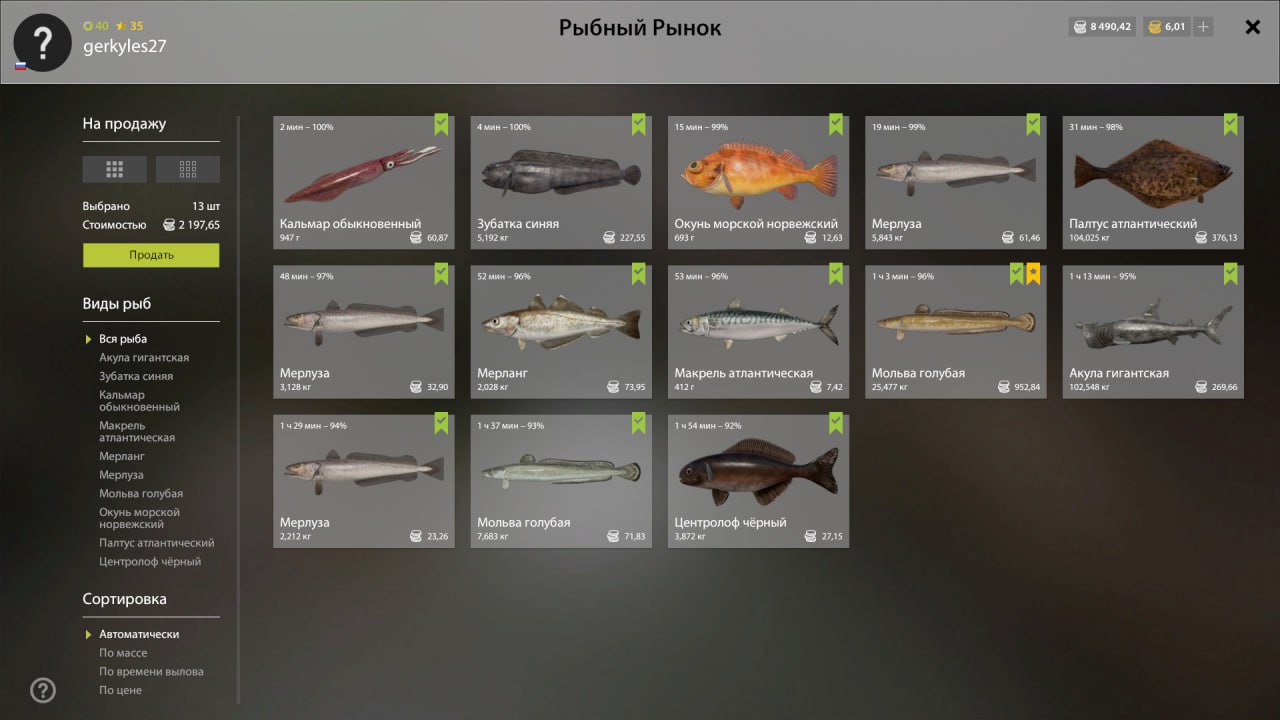The height and width of the screenshot is (720, 1280).
Task: Pick the Палтус атлантический fish card
Action: [1153, 182]
